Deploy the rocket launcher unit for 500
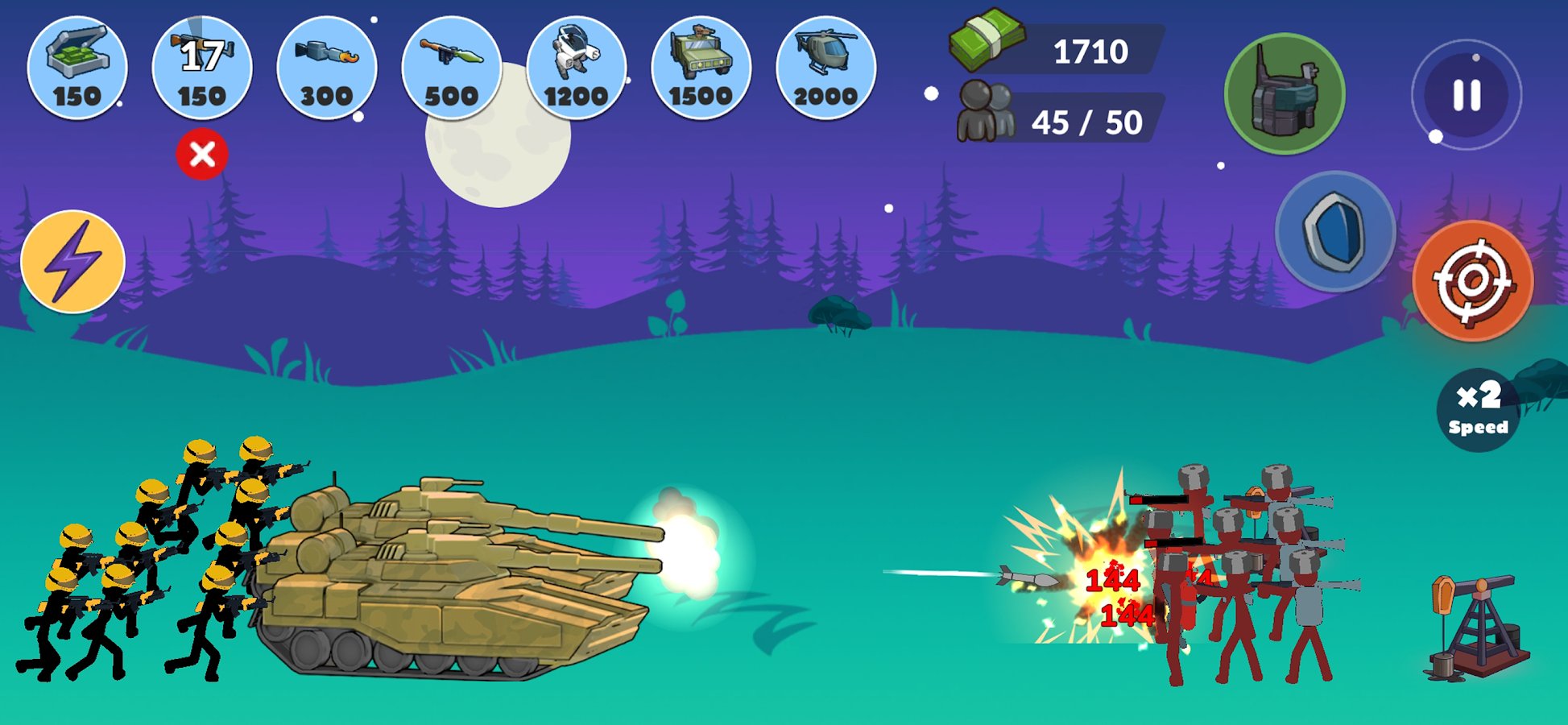1568x725 pixels. click(x=452, y=68)
